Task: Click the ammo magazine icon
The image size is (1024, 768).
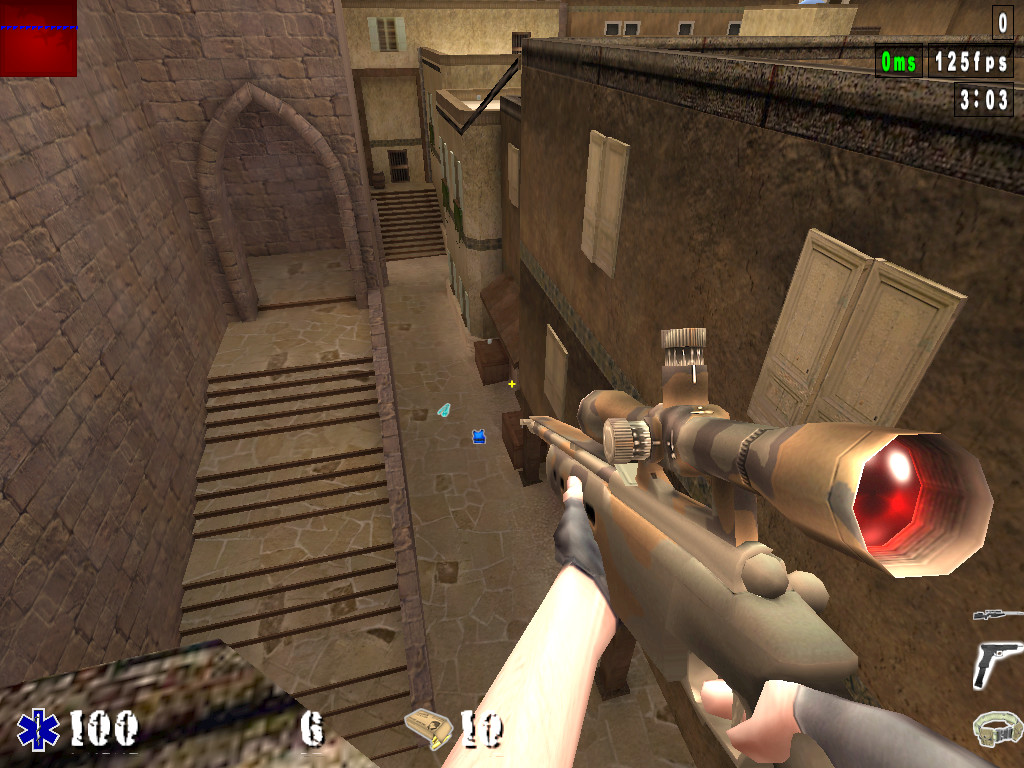Action: (429, 728)
